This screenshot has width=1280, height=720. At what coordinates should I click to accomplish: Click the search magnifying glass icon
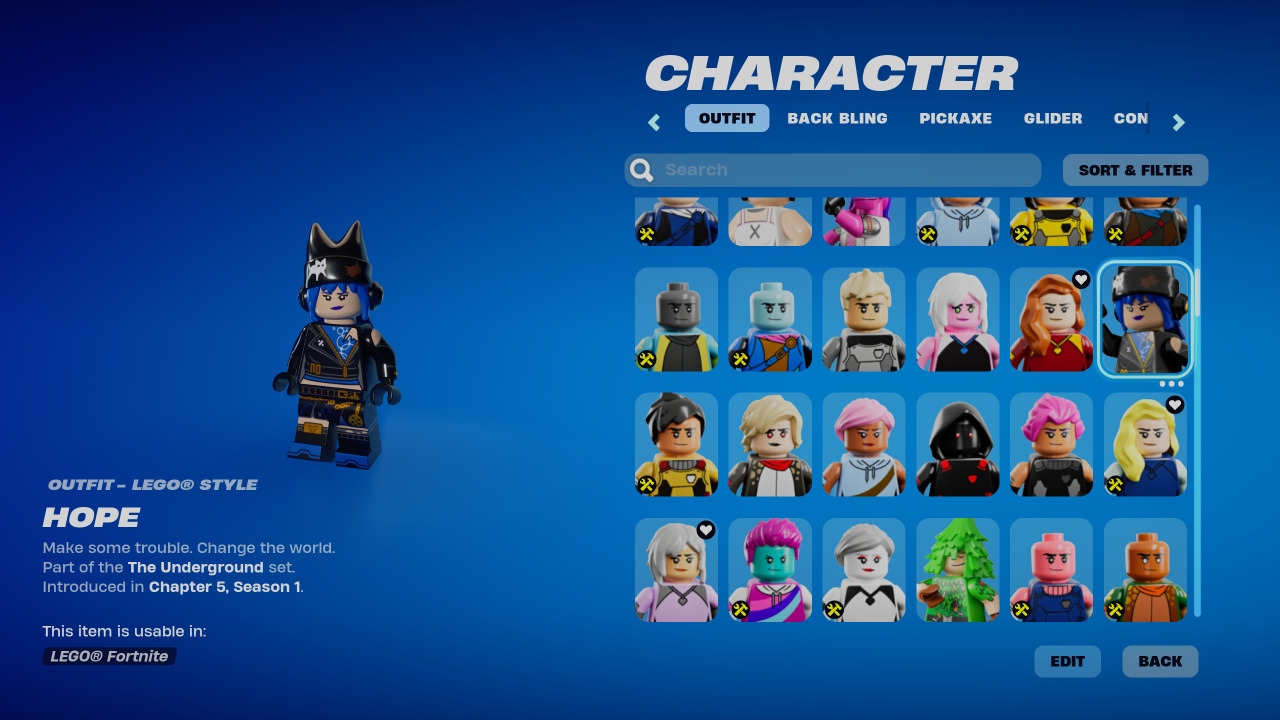pos(640,169)
